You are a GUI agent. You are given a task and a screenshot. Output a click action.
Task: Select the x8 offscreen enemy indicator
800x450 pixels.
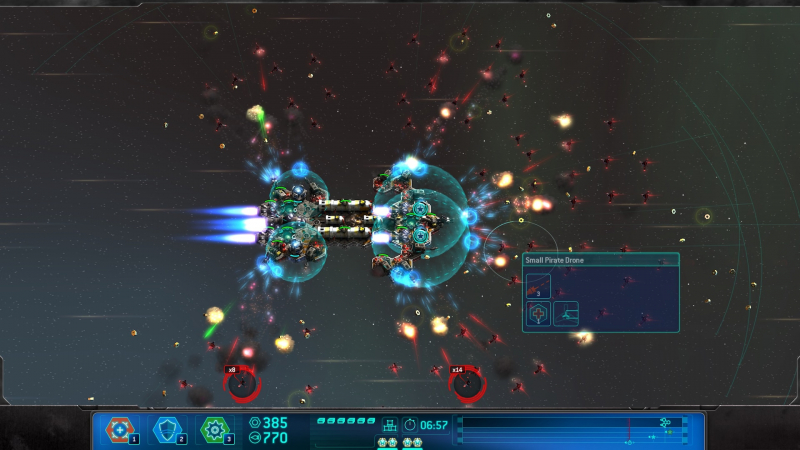241,383
